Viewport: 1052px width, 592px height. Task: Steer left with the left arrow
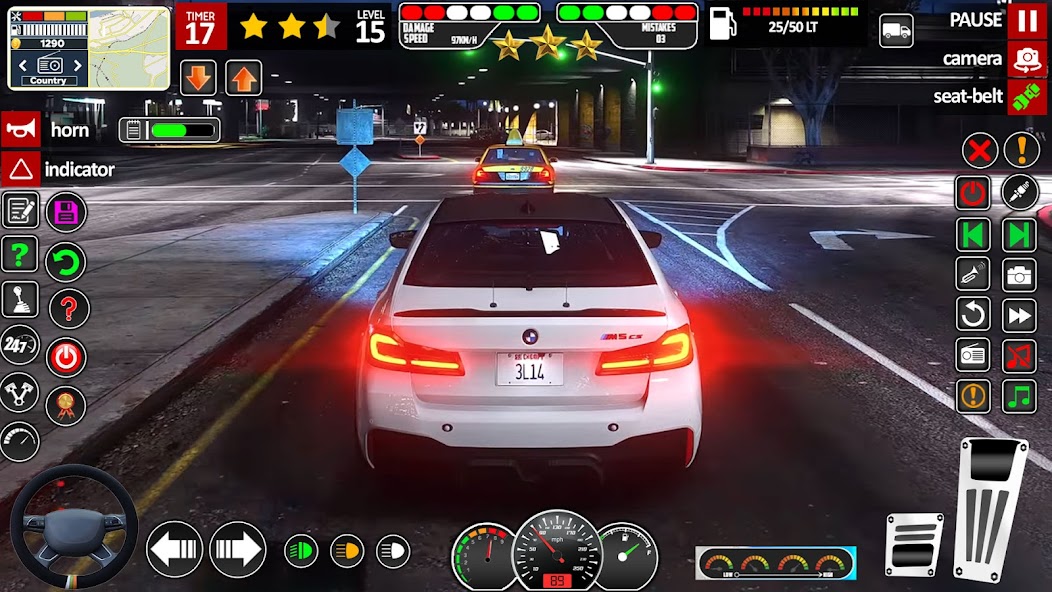(175, 550)
